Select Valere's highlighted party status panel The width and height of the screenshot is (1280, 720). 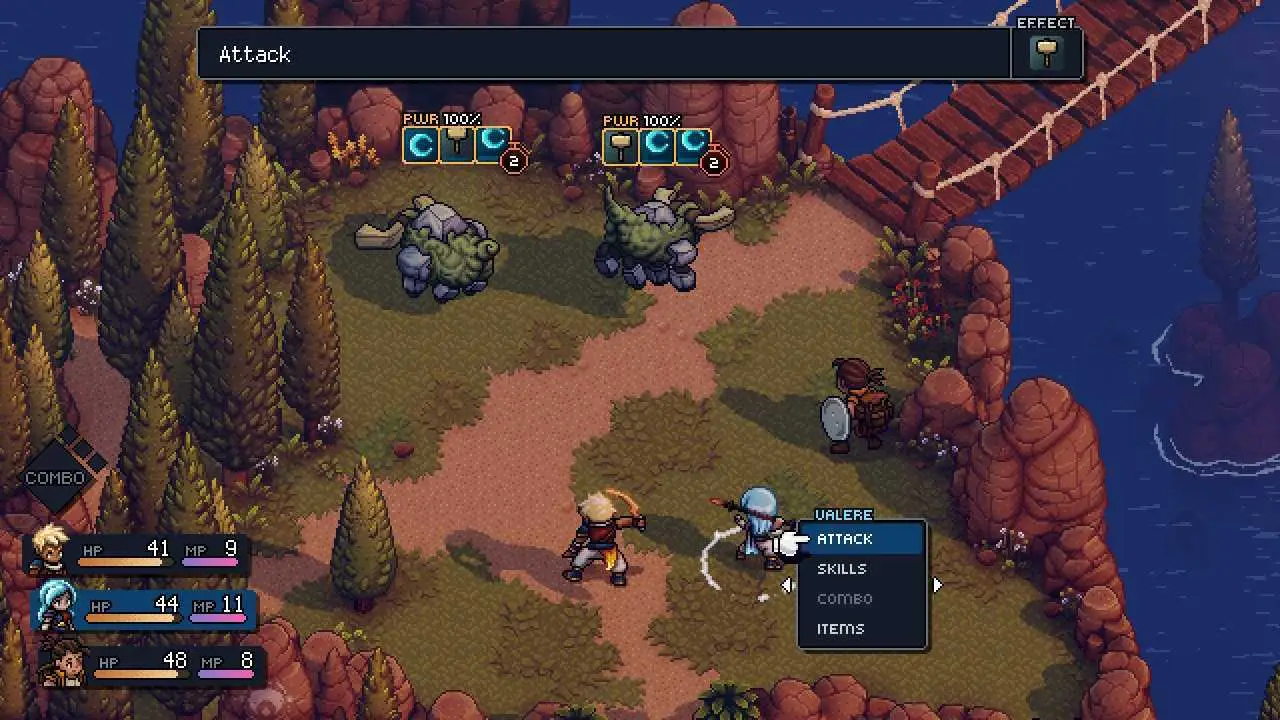tap(145, 608)
